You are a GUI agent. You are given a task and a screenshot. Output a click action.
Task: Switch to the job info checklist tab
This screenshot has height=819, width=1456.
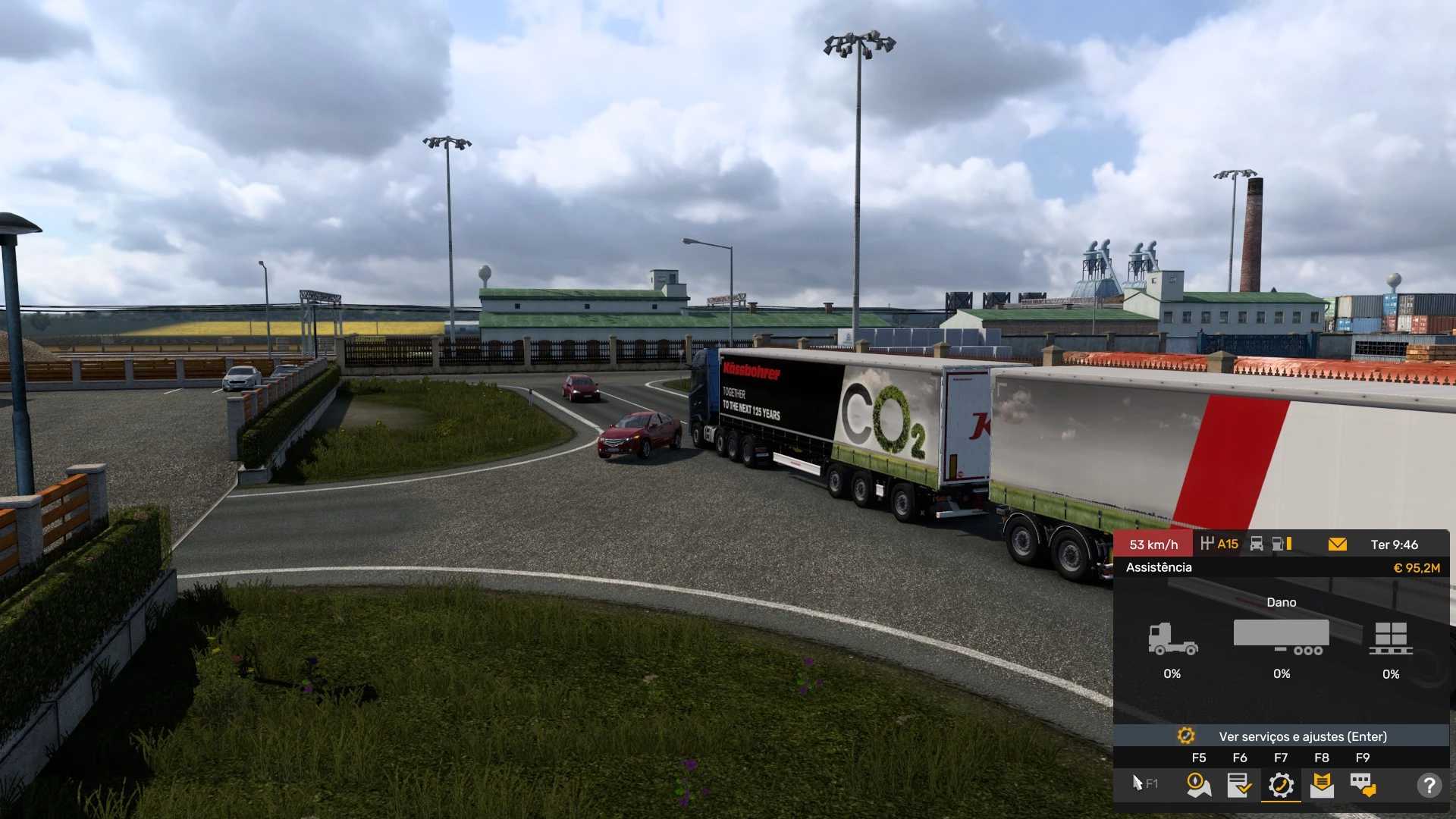1239,785
